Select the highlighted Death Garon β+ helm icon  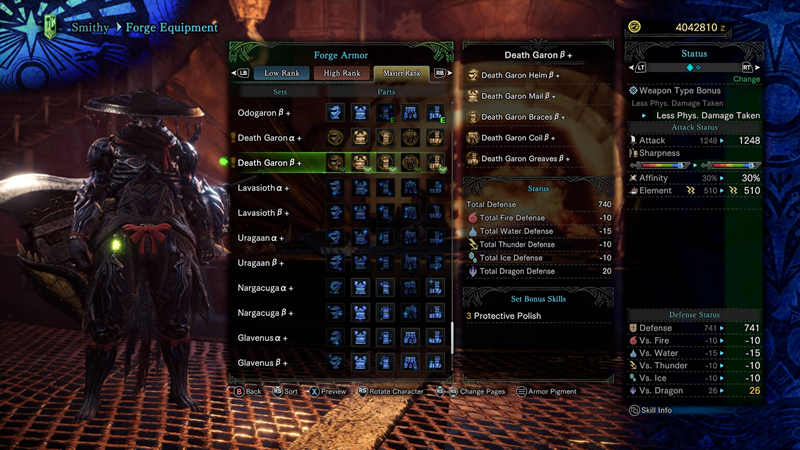(x=335, y=163)
